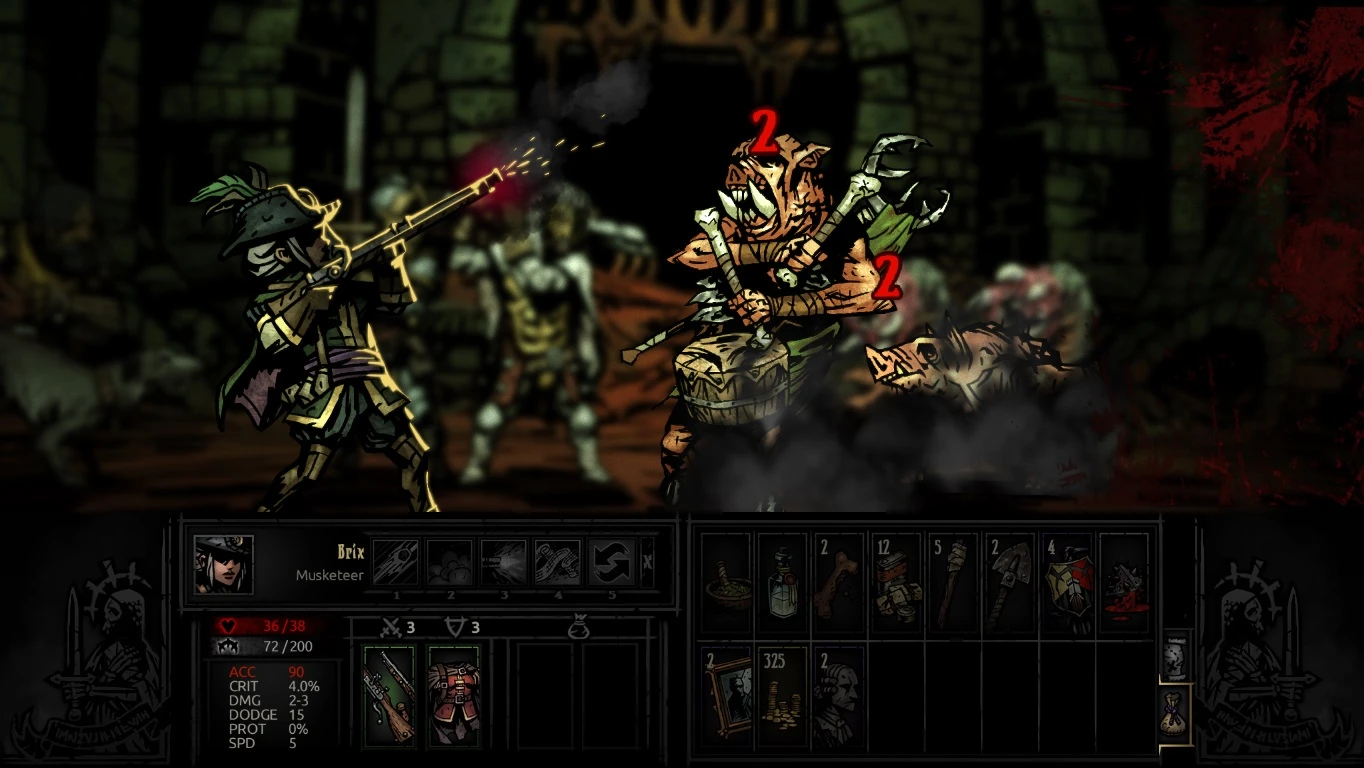Select Brix's skill in slot 1

coord(397,560)
